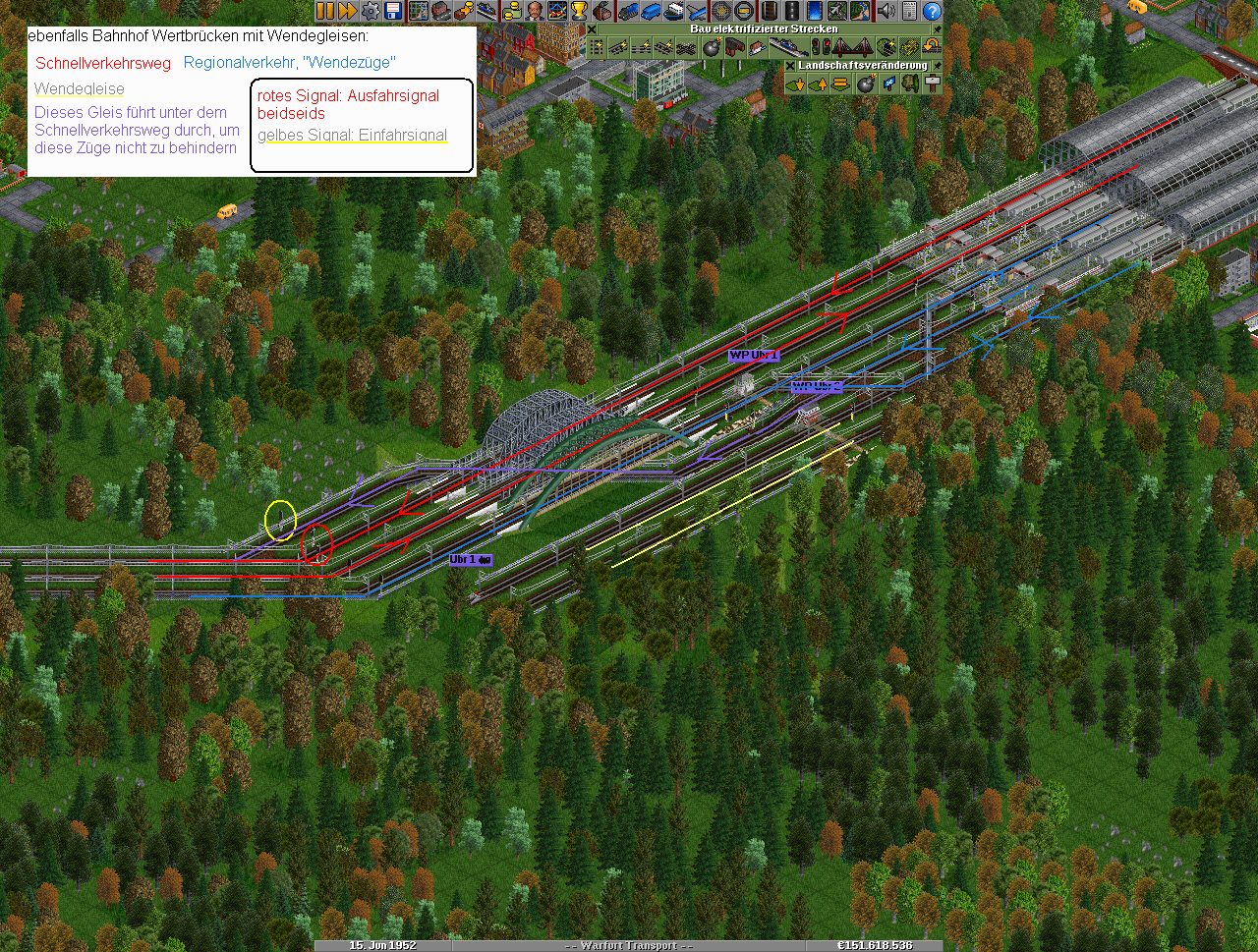Select the signal building tool
Screen dimensions: 1258x952
pos(821,47)
